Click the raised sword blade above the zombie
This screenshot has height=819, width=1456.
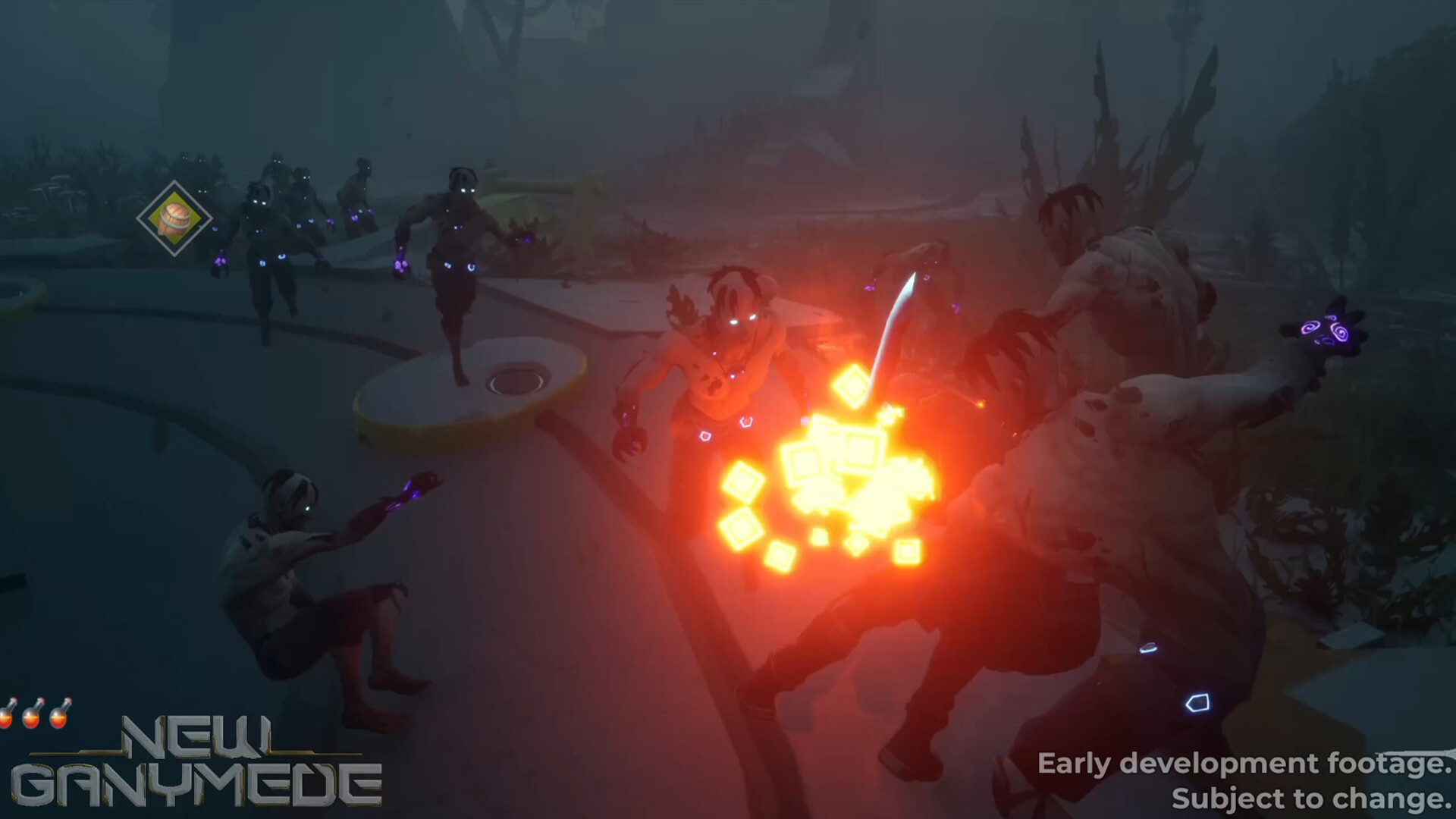point(899,318)
